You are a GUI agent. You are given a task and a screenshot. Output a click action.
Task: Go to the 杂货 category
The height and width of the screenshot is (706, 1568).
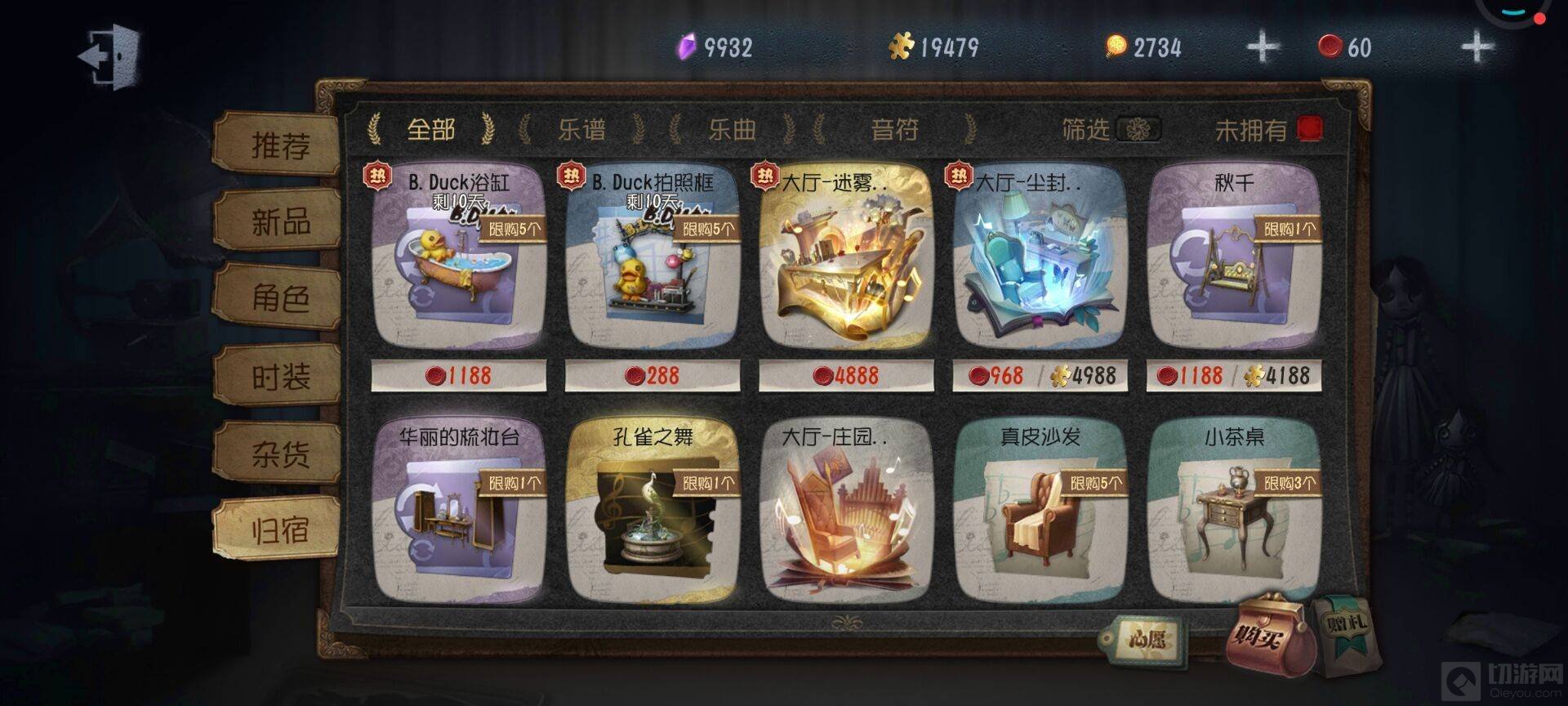pyautogui.click(x=278, y=453)
